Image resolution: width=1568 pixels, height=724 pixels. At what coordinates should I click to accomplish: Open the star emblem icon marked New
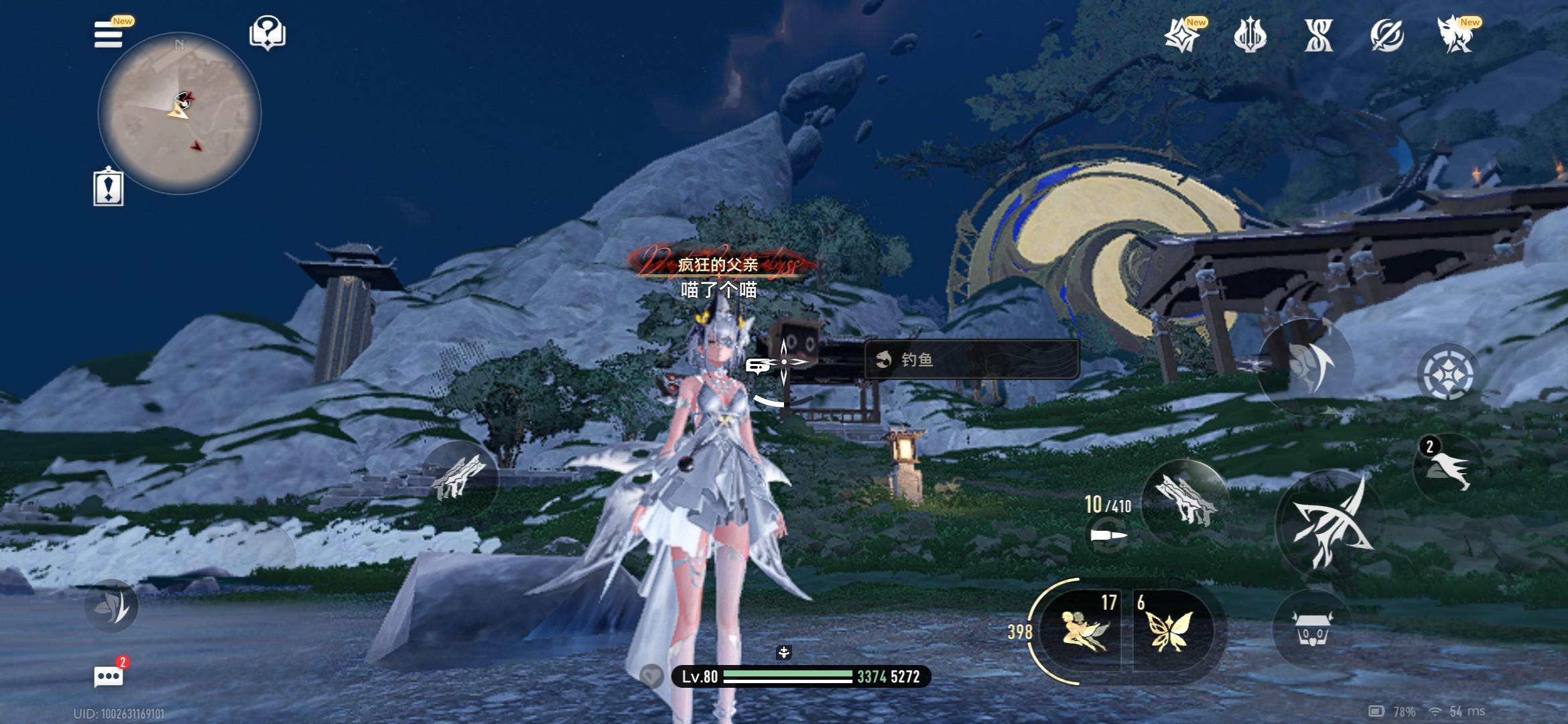point(1181,35)
